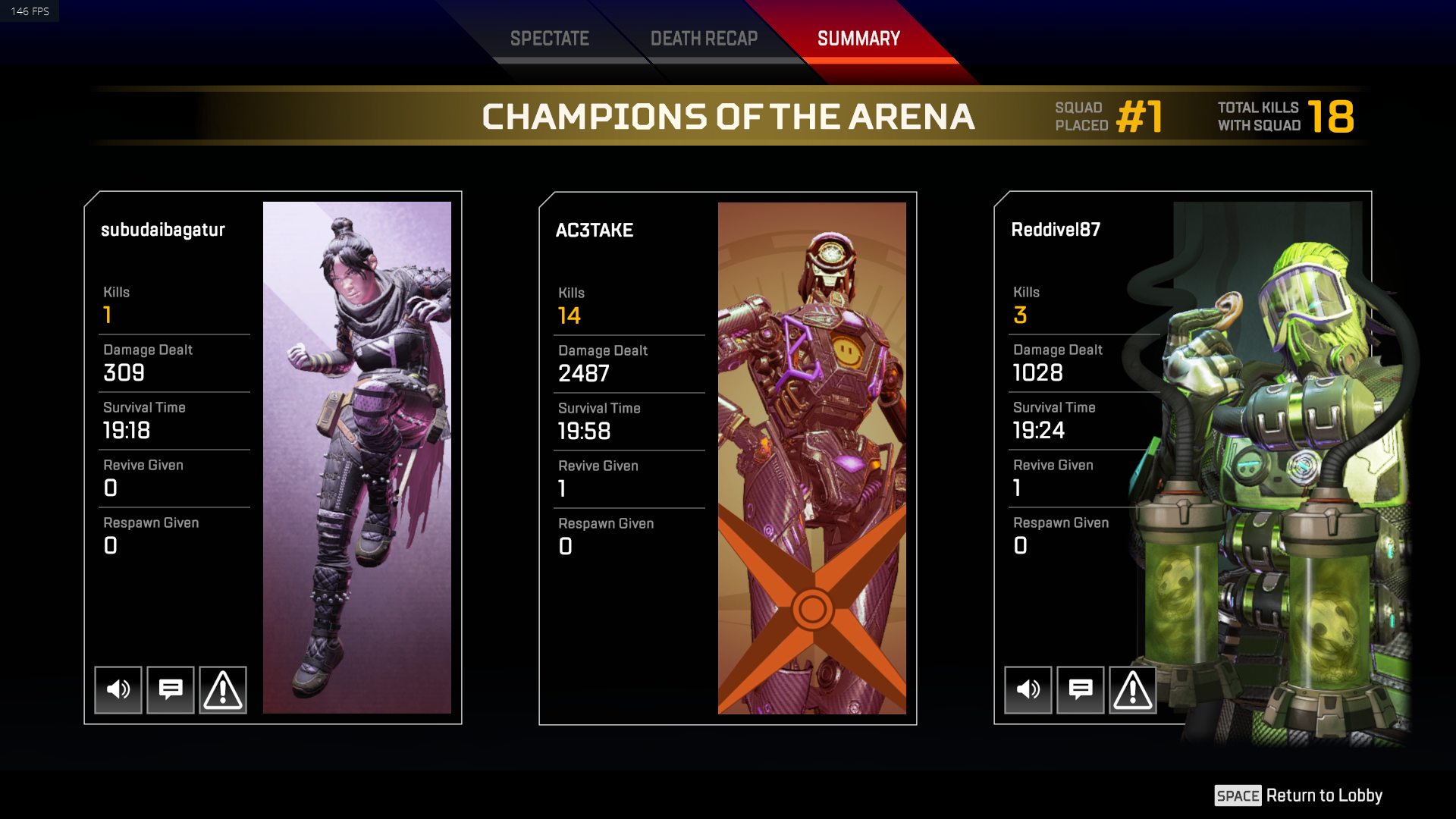Open the Death Recap tab

[704, 38]
